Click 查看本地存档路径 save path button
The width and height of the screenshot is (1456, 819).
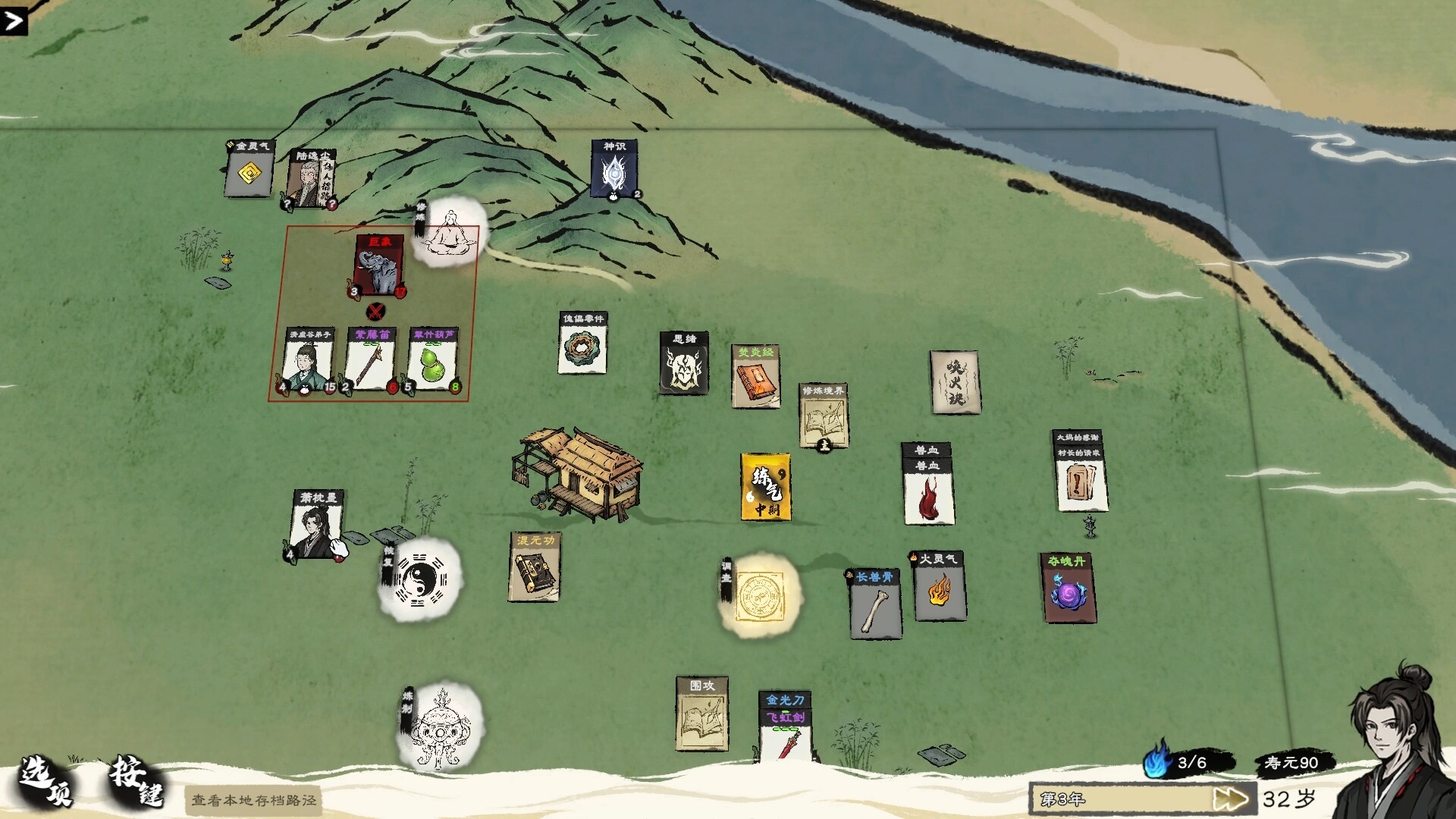[x=253, y=800]
